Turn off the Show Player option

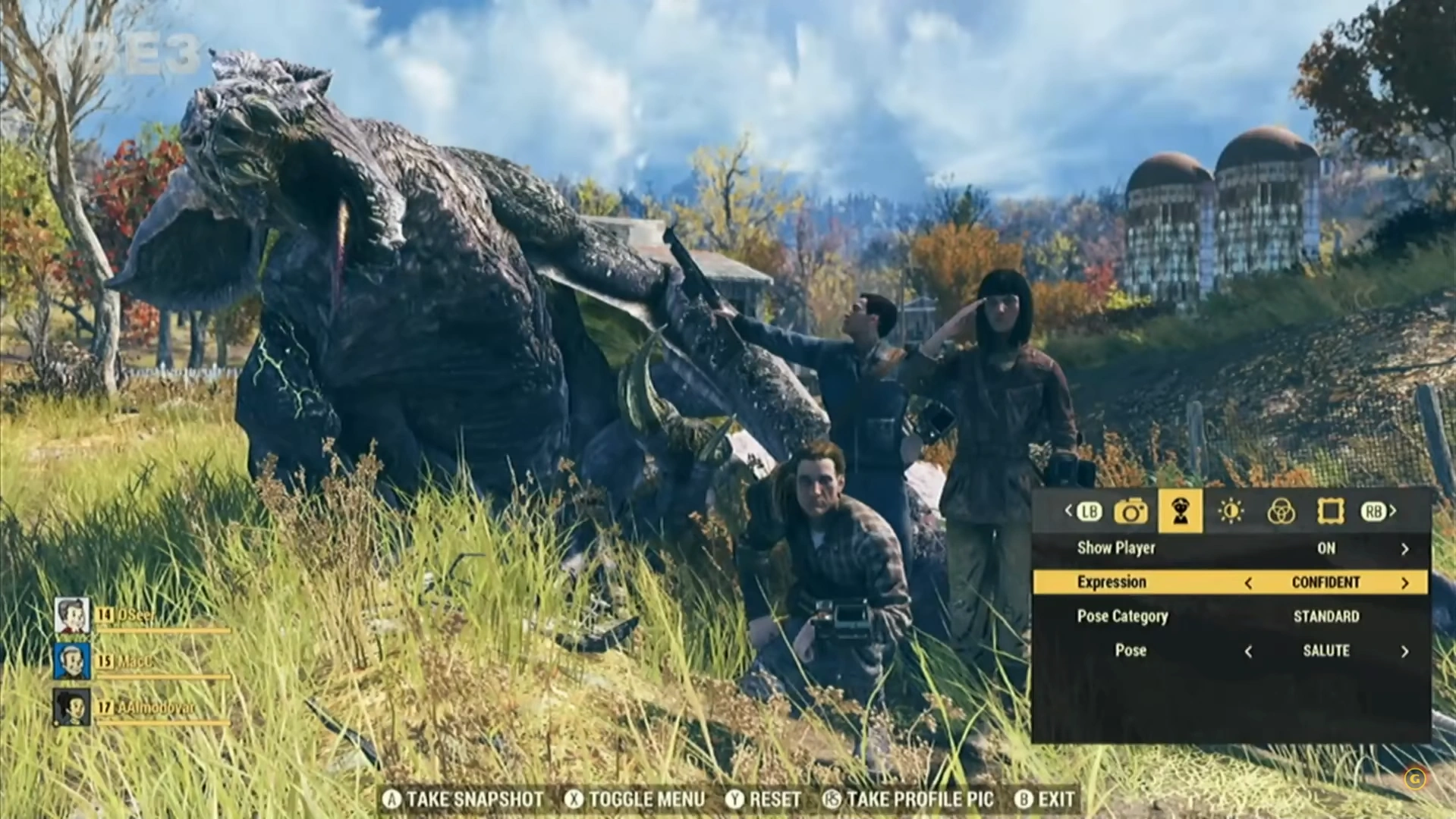pos(1407,548)
